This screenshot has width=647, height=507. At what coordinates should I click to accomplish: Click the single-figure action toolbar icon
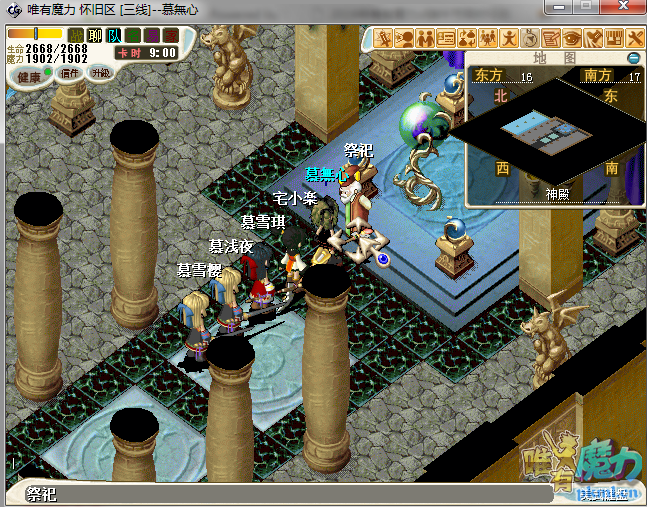click(x=508, y=39)
